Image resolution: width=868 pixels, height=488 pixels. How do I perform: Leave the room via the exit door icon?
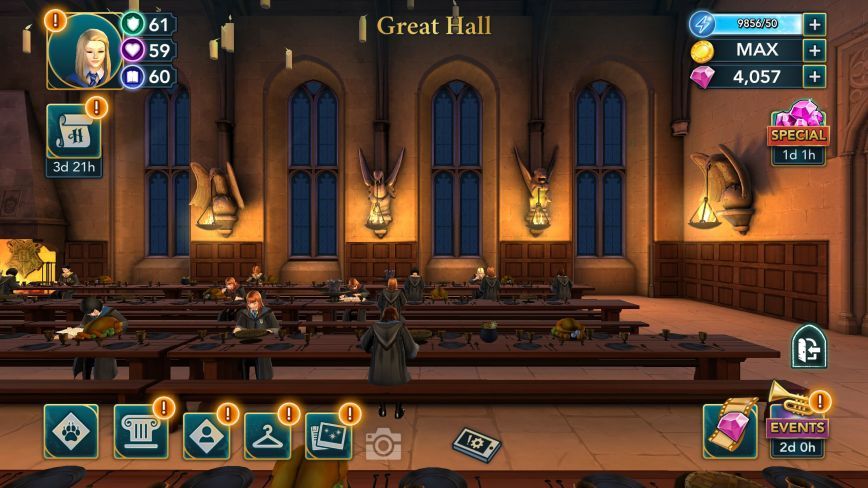(x=808, y=346)
